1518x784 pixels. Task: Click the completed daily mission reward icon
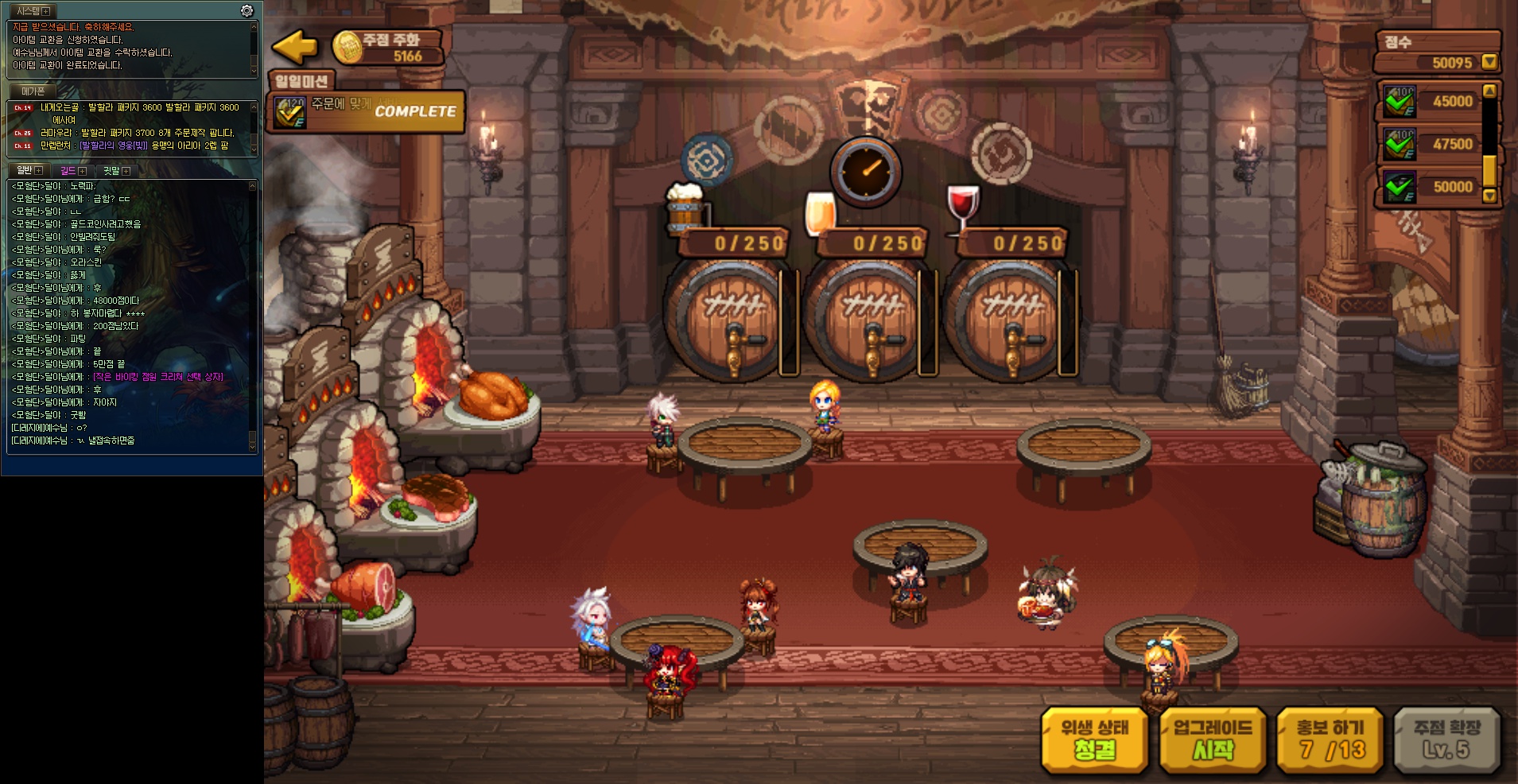coord(289,112)
